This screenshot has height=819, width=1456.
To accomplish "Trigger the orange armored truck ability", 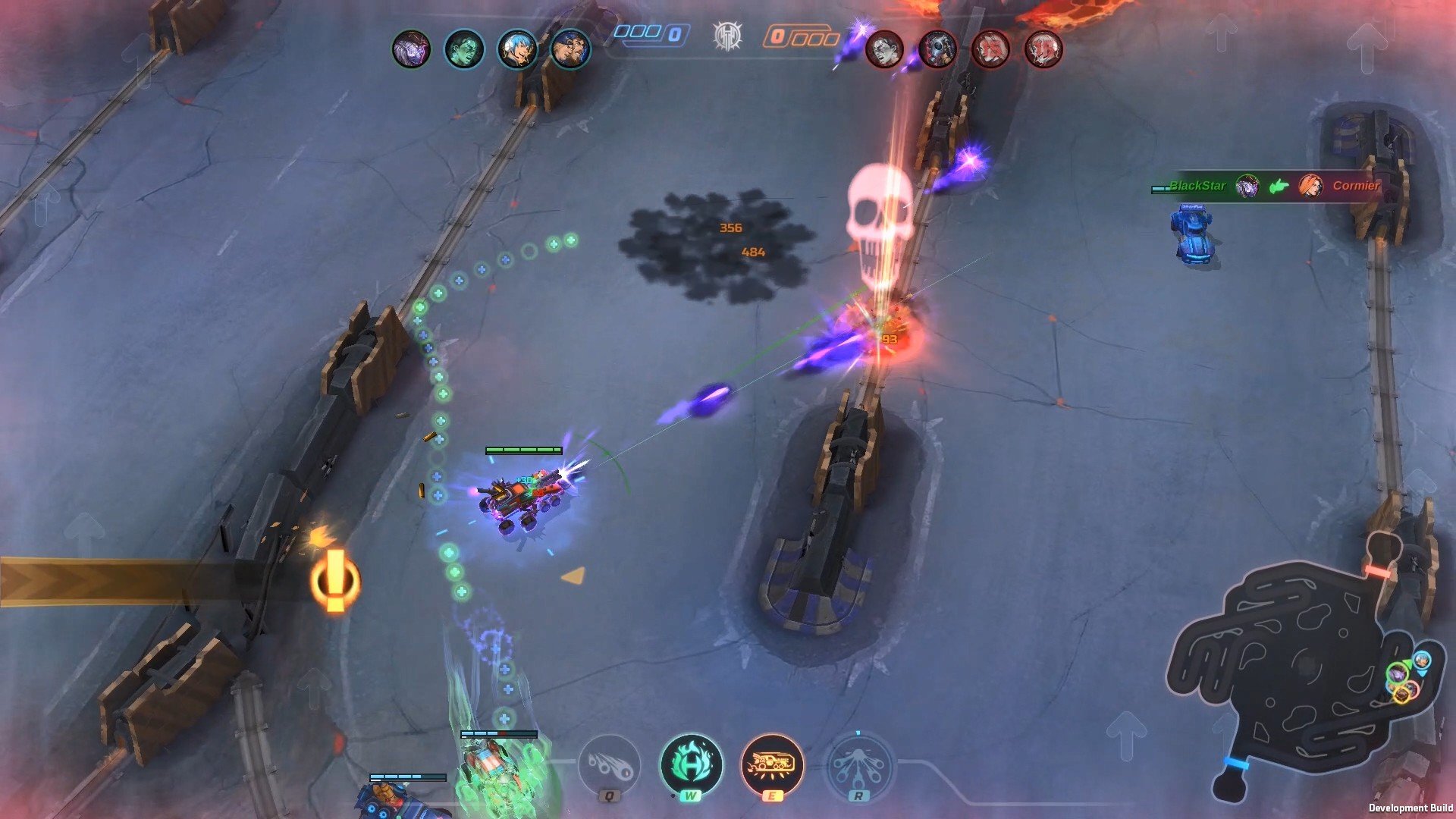I will coord(772,765).
